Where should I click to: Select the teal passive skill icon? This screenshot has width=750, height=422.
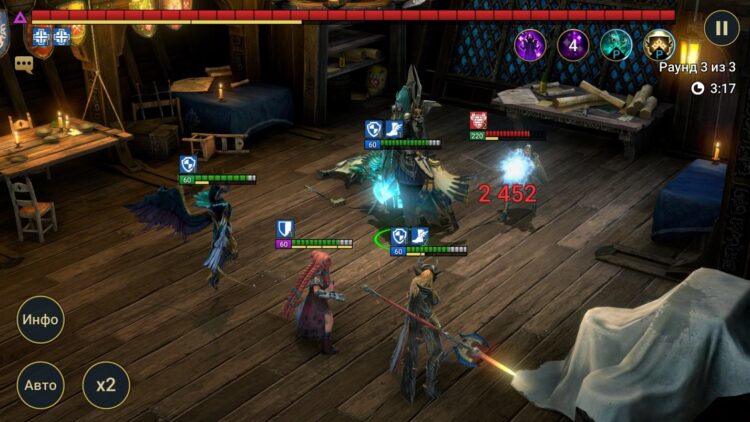[616, 45]
